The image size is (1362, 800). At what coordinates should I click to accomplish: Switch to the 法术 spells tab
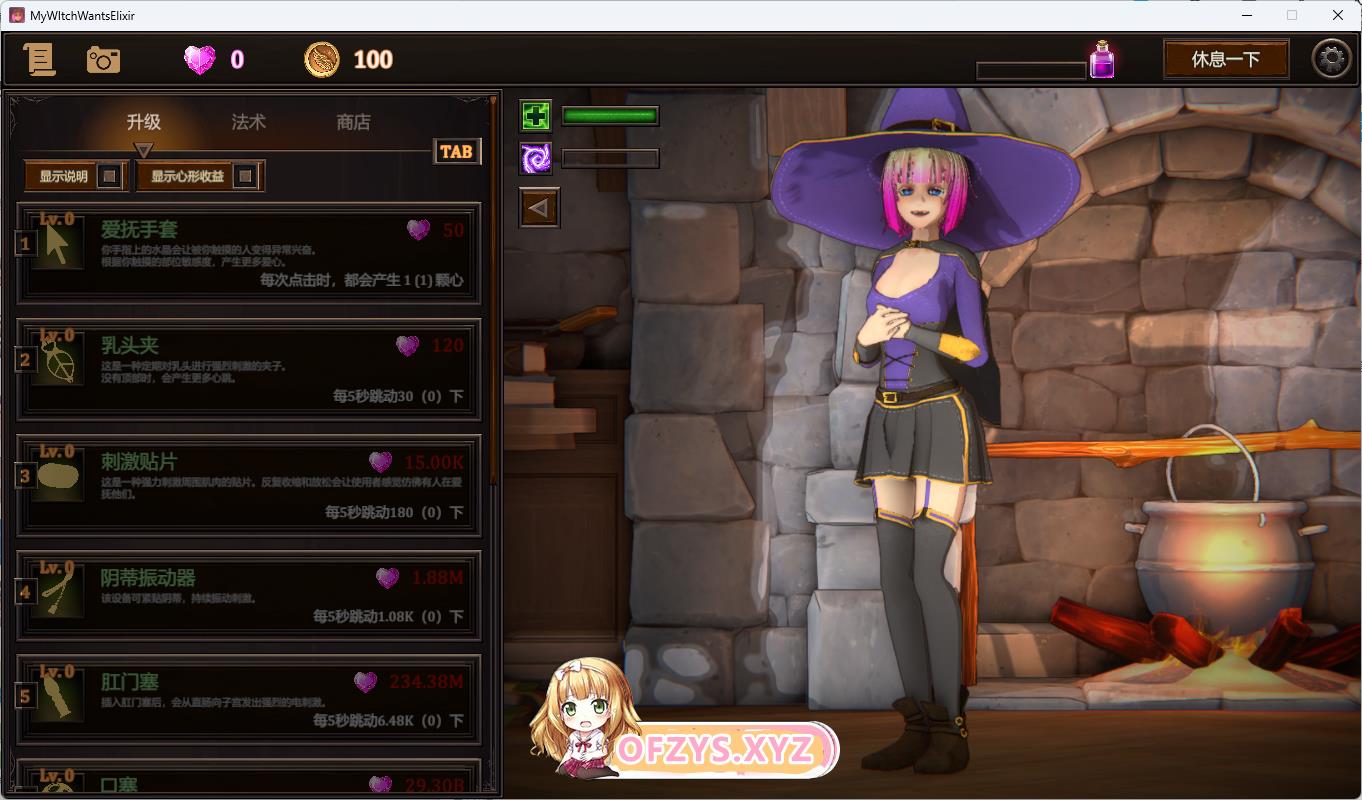(x=249, y=122)
